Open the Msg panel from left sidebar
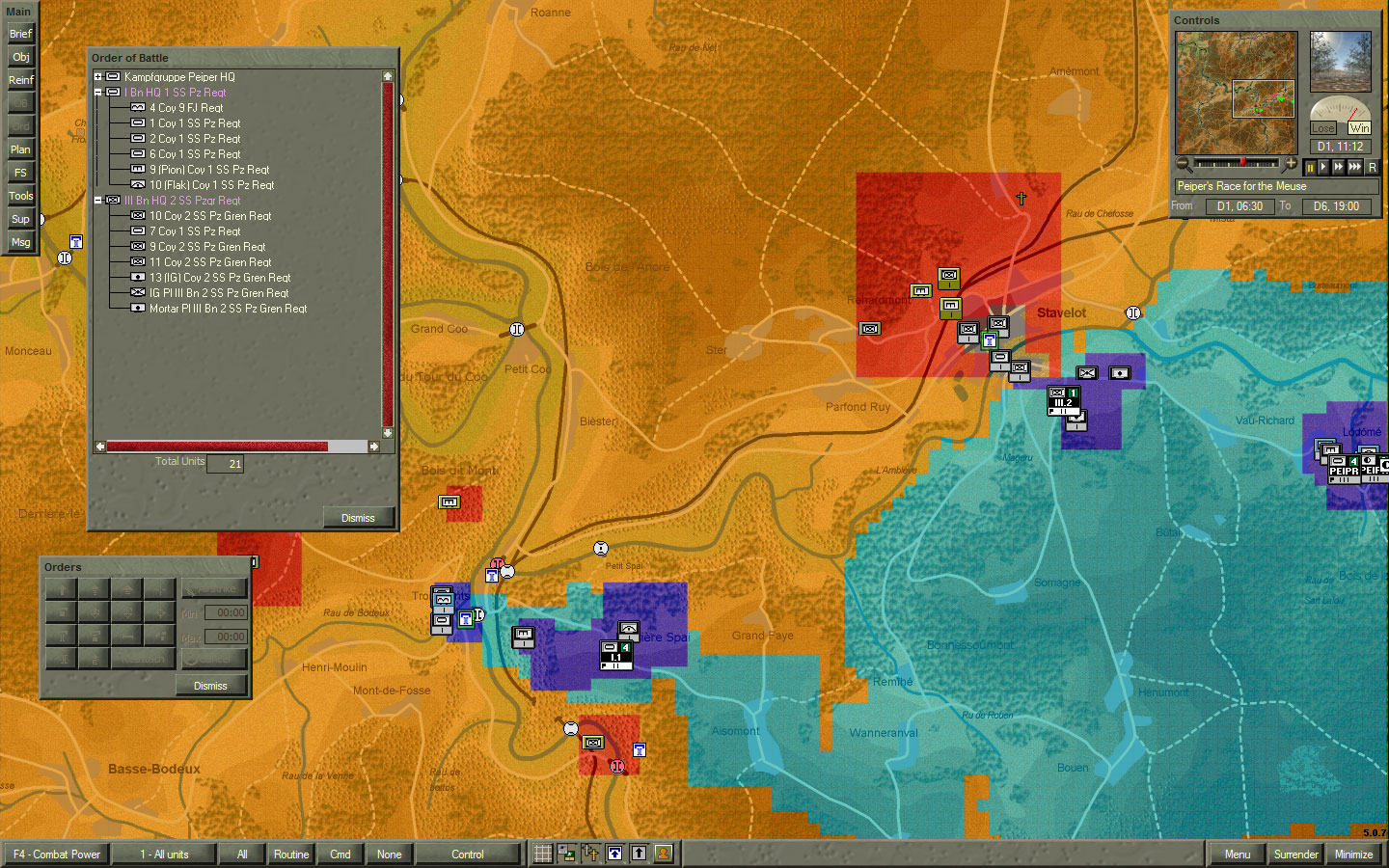The width and height of the screenshot is (1389, 868). coord(19,242)
